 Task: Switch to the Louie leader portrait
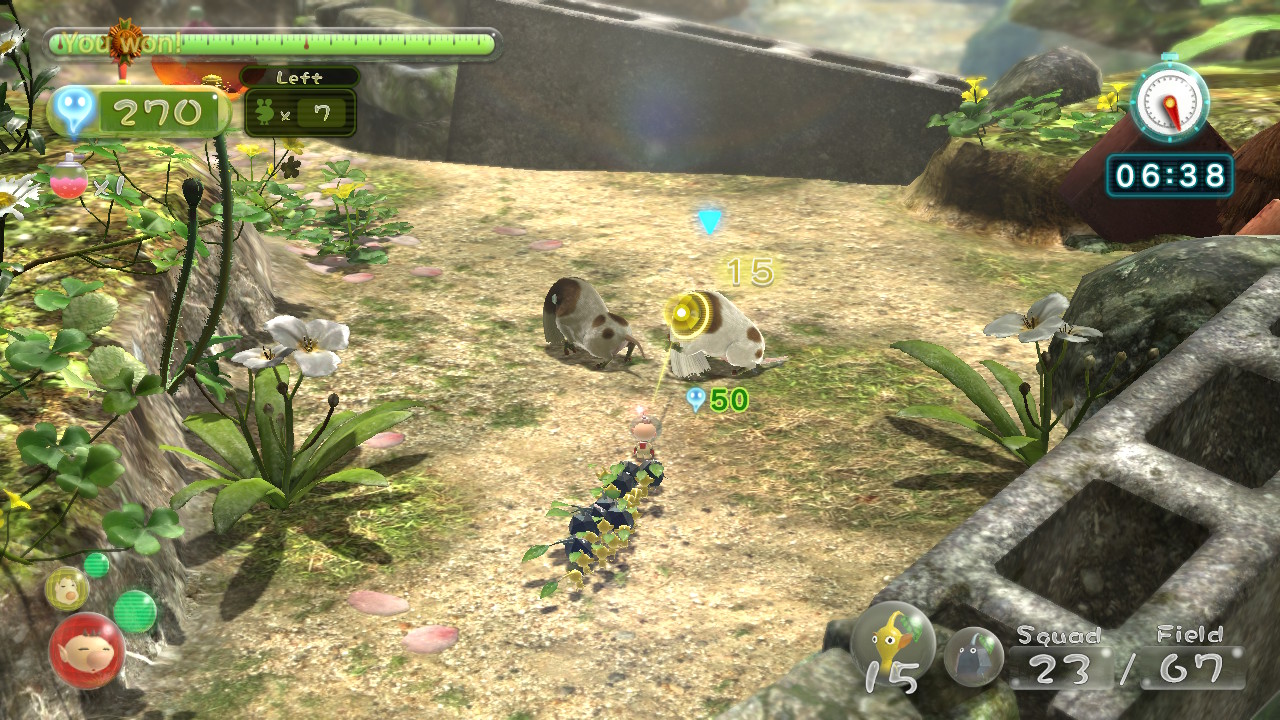click(x=66, y=589)
